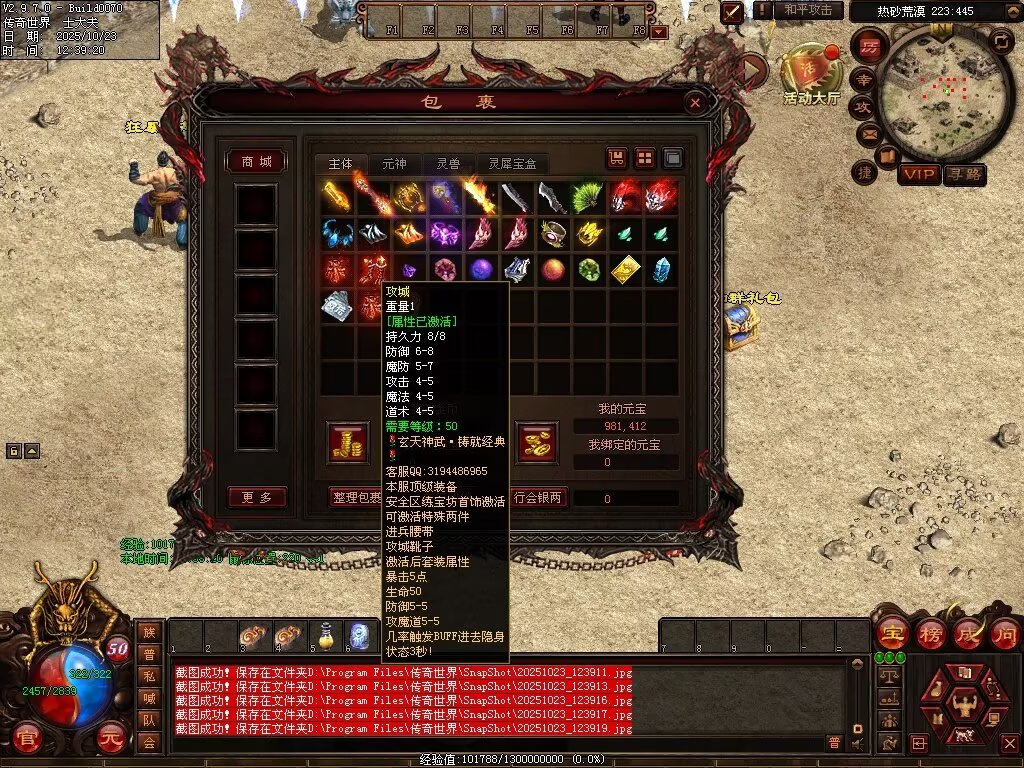Activate 寻路 pathfinding
Screen dimensions: 1024x768
point(964,174)
